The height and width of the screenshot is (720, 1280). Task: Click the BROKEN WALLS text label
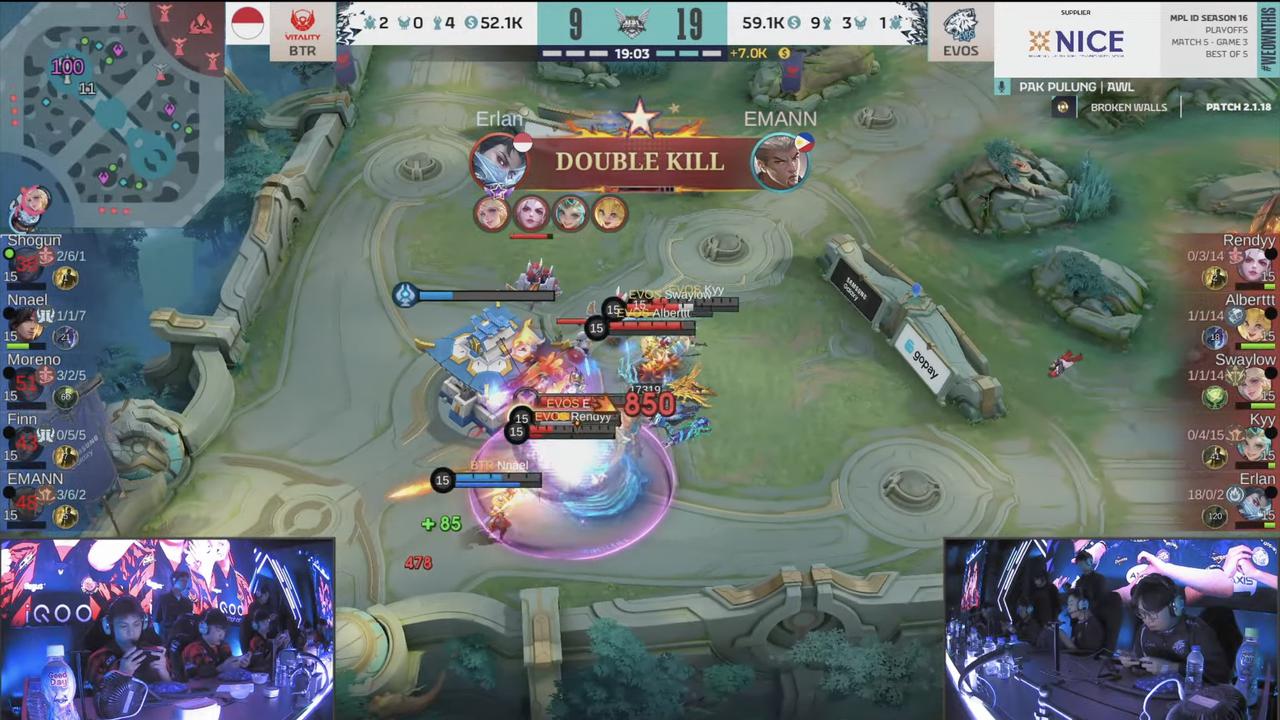point(1128,107)
